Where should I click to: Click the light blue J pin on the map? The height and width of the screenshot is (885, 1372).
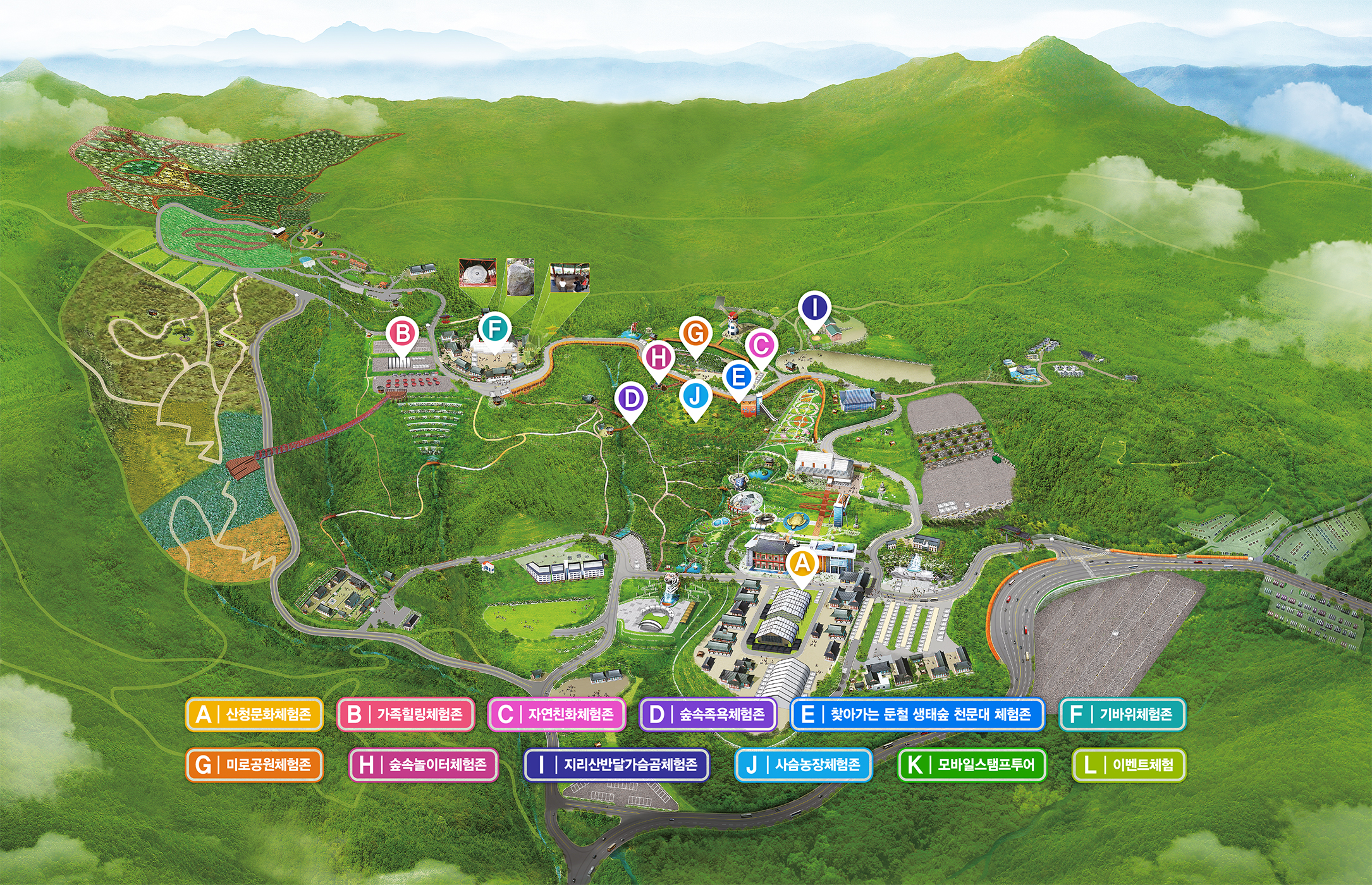(x=695, y=396)
